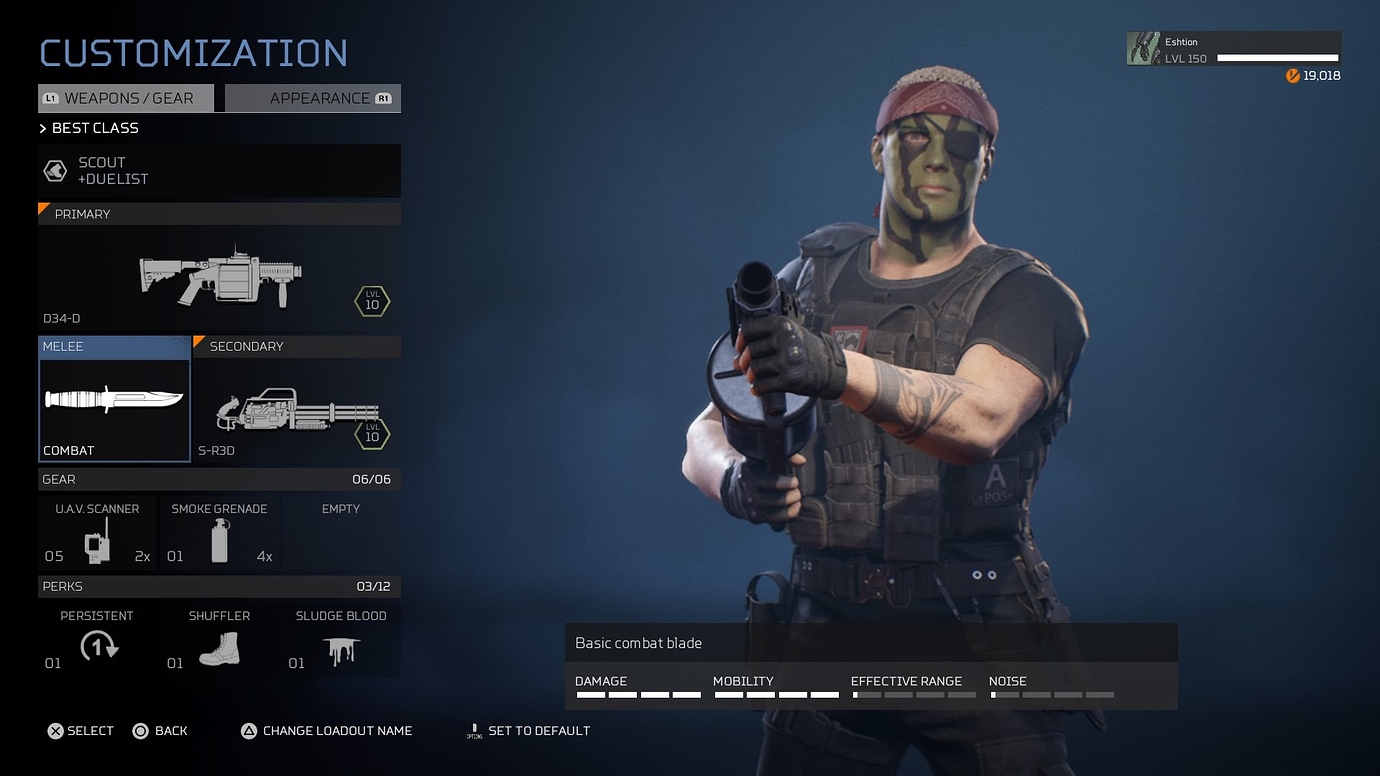Open the Eshtion player profile card
1380x776 pixels.
pos(1234,50)
